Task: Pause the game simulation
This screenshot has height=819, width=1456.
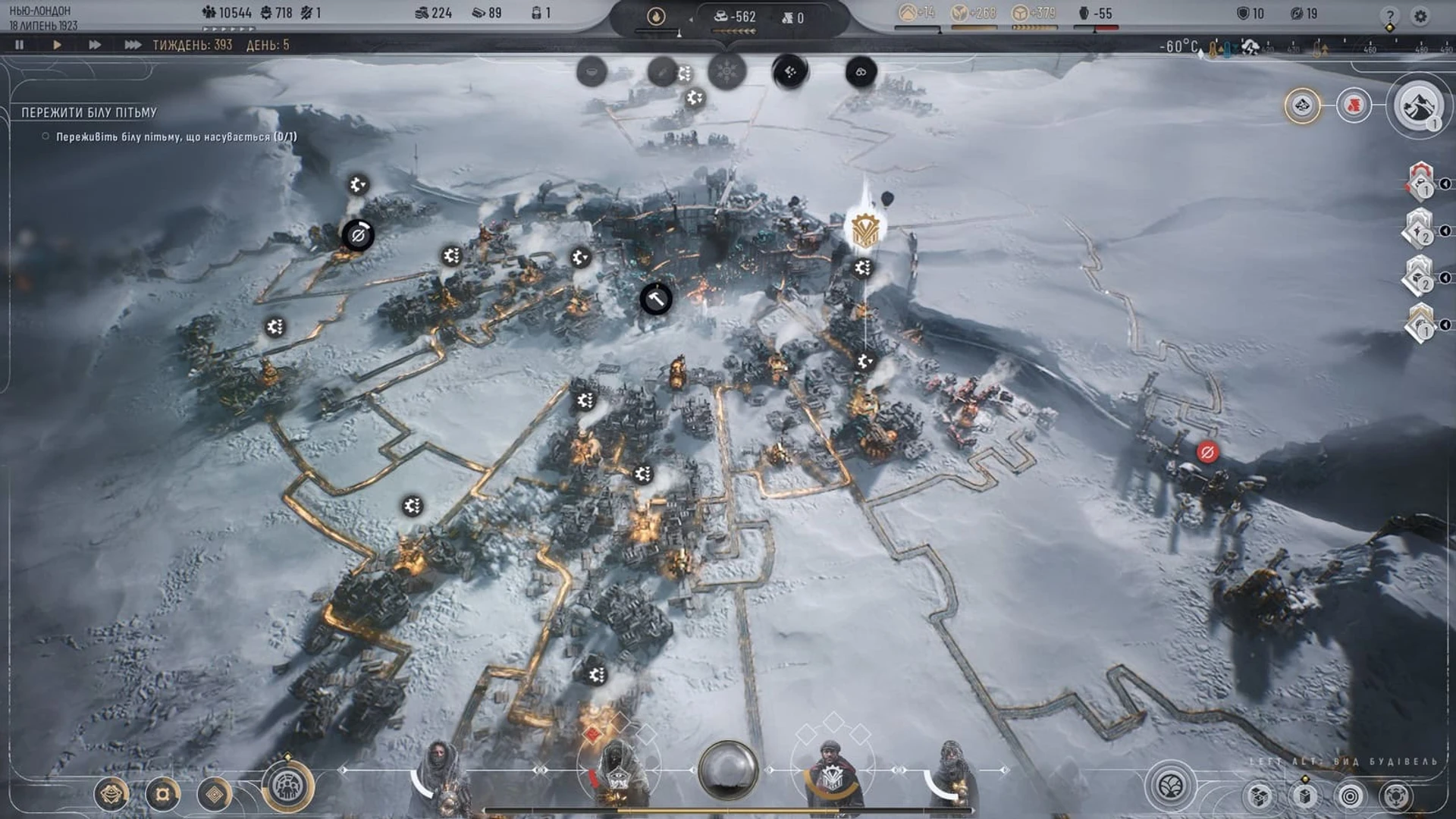Action: 20,45
